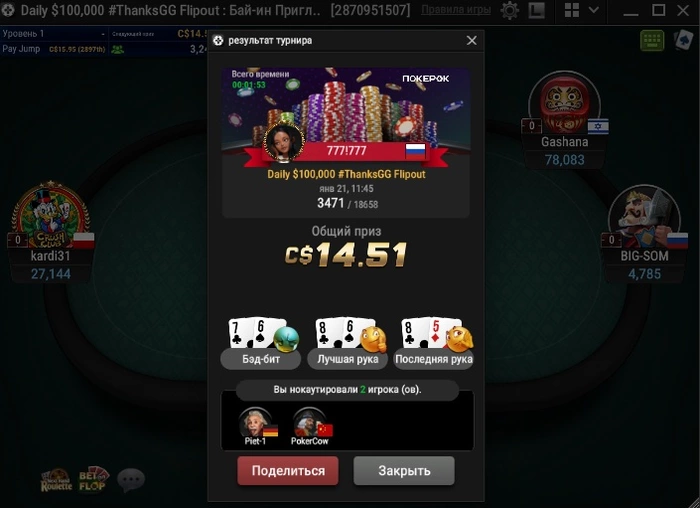Image resolution: width=700 pixels, height=508 pixels.
Task: Click the 777!777 winner avatar
Action: click(x=283, y=142)
